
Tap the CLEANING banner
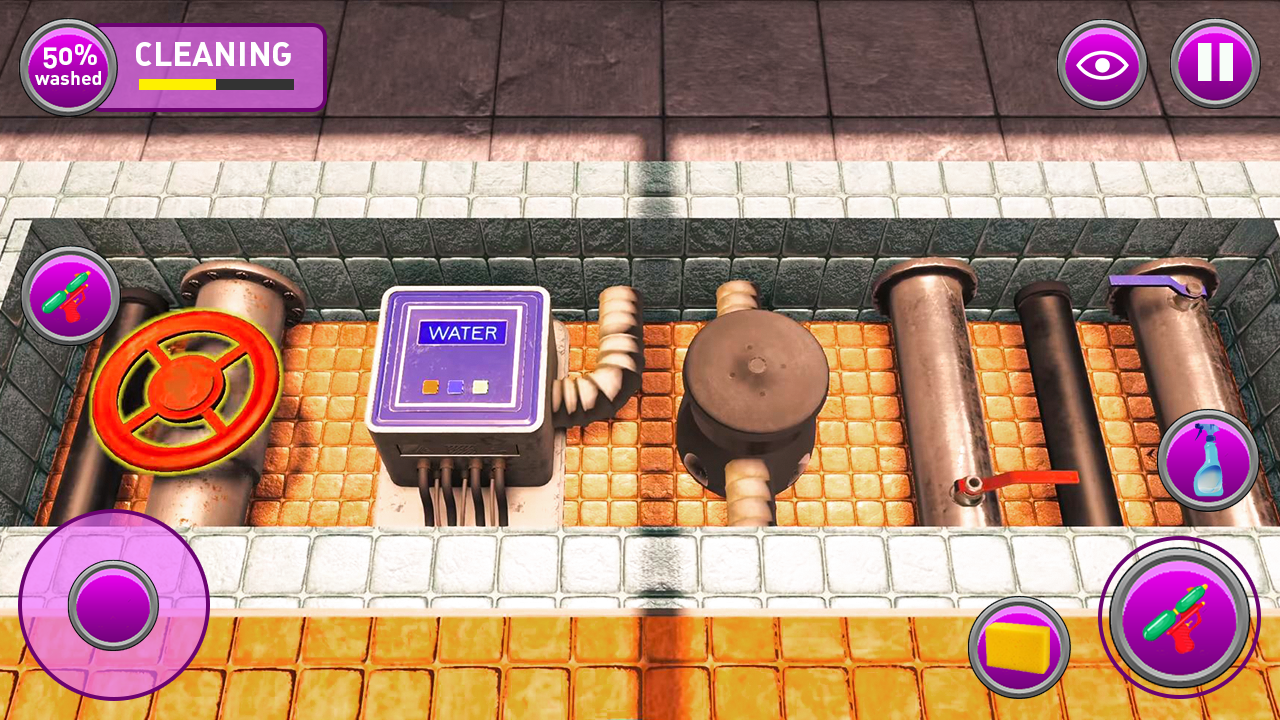213,56
